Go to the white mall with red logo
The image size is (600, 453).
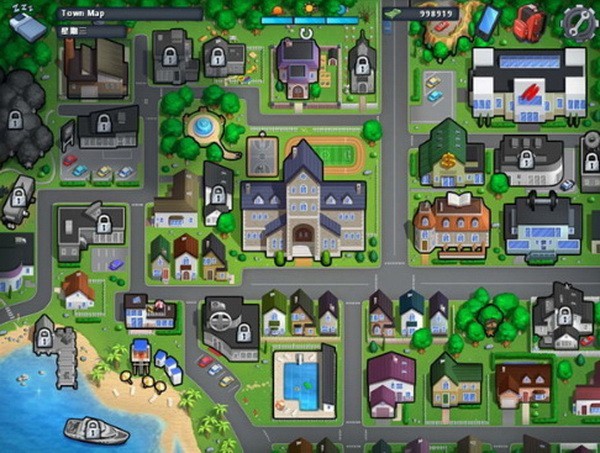tap(526, 84)
